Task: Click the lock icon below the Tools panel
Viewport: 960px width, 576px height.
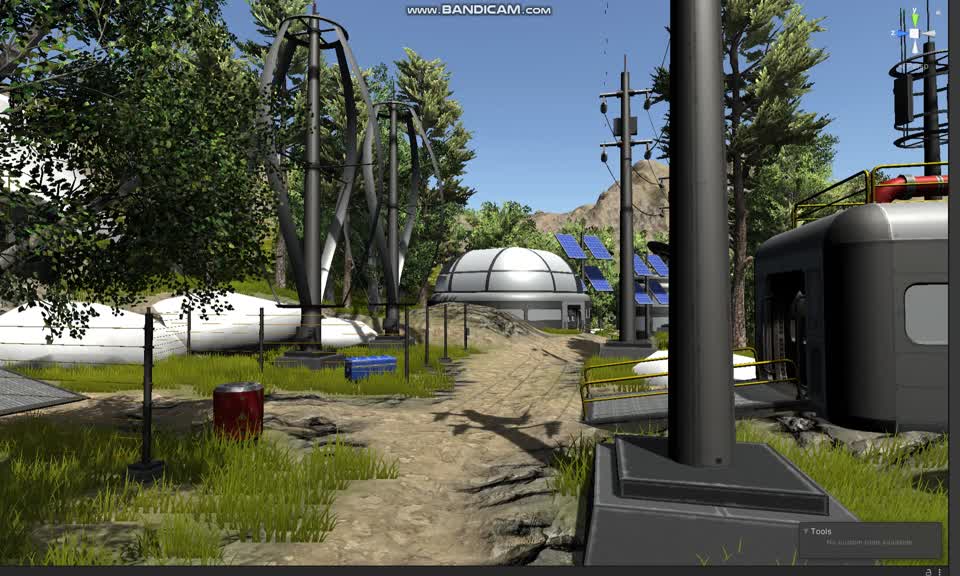Action: point(929,571)
